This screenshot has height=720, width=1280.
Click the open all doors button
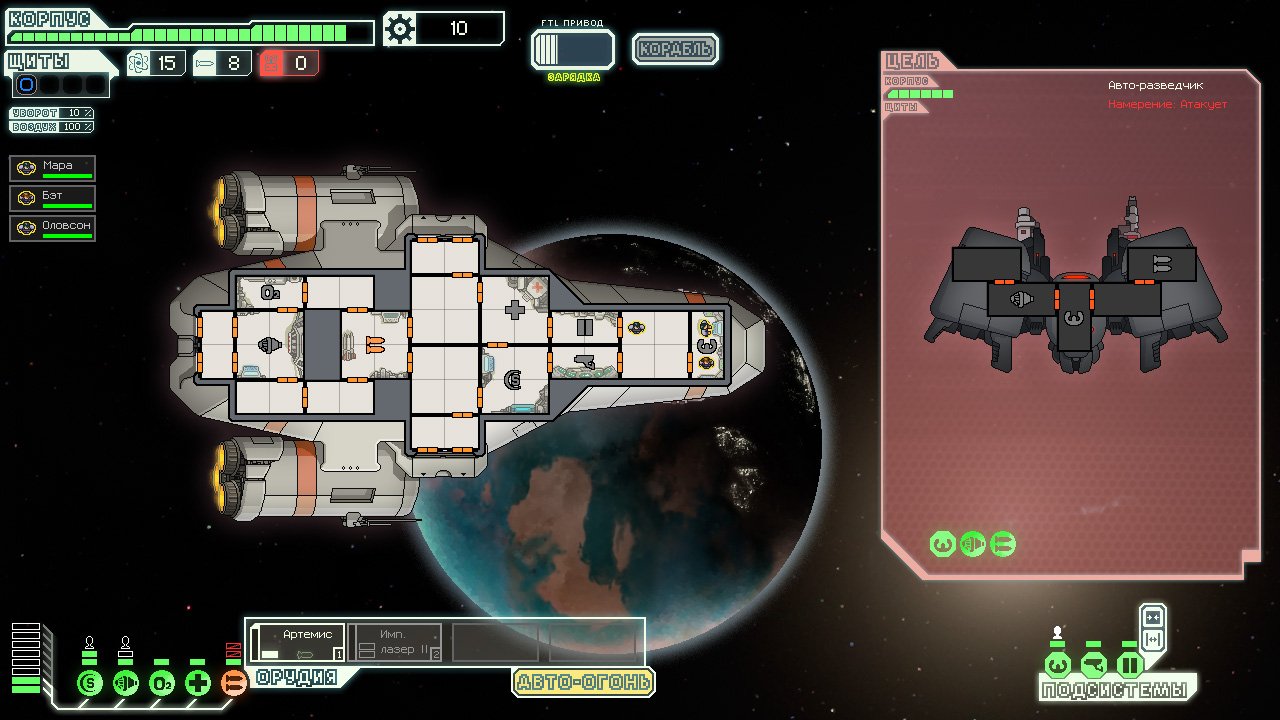click(1155, 638)
